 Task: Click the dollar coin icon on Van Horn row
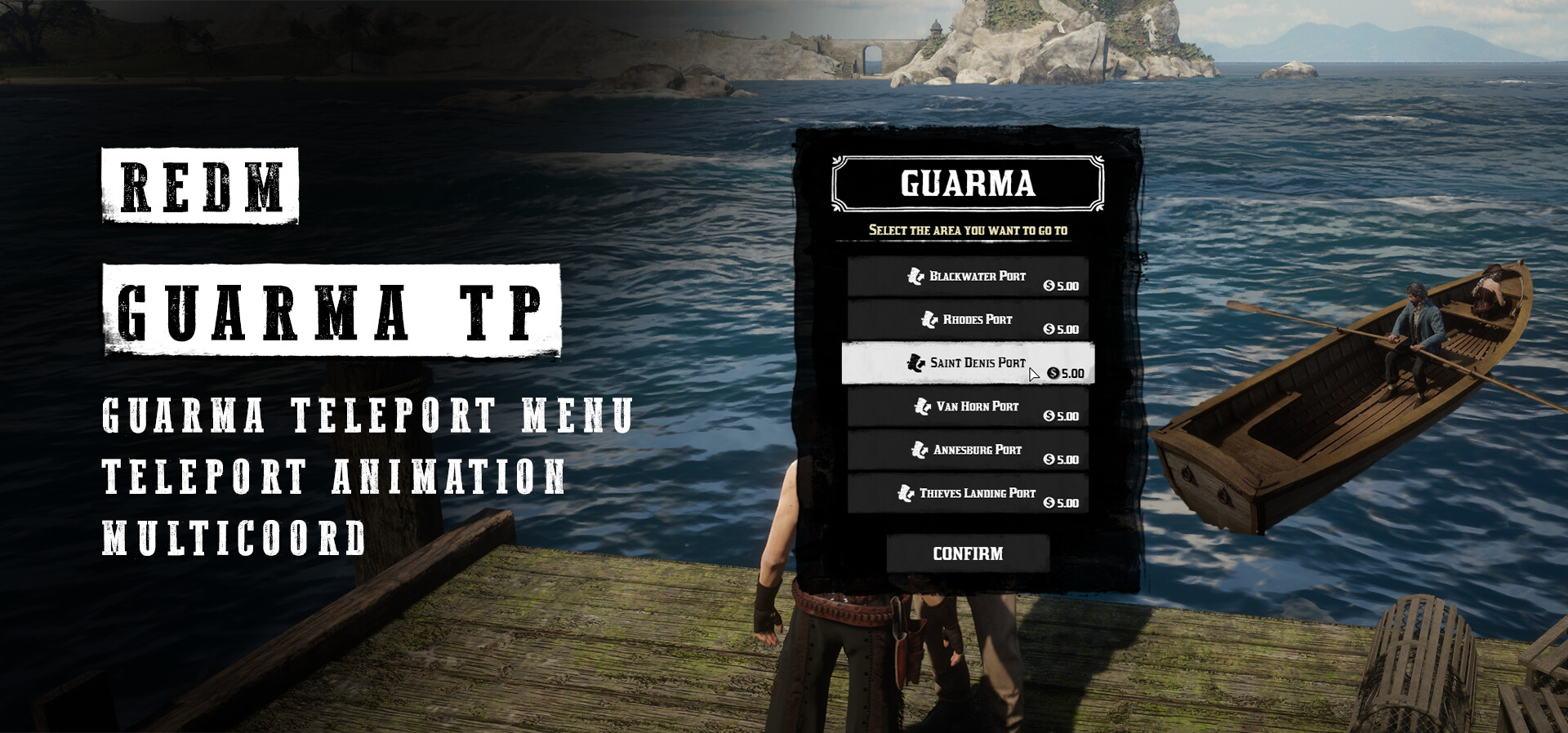click(1049, 417)
